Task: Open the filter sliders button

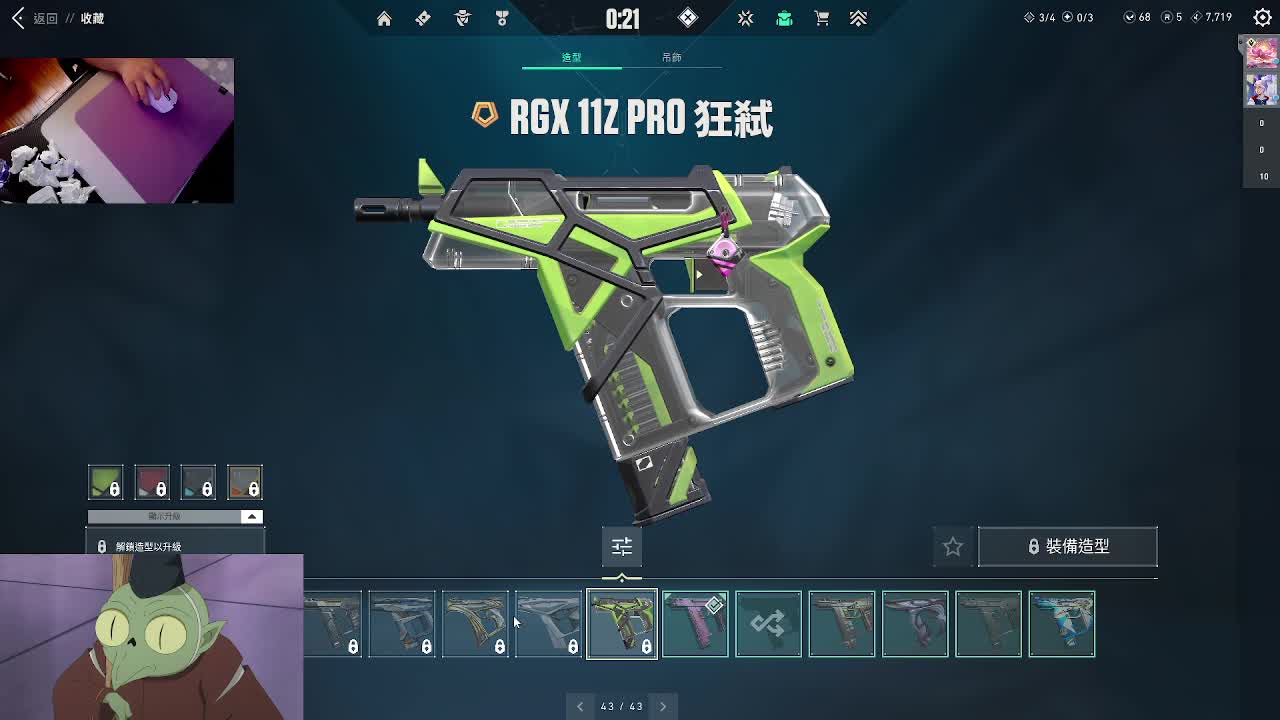Action: pyautogui.click(x=622, y=546)
